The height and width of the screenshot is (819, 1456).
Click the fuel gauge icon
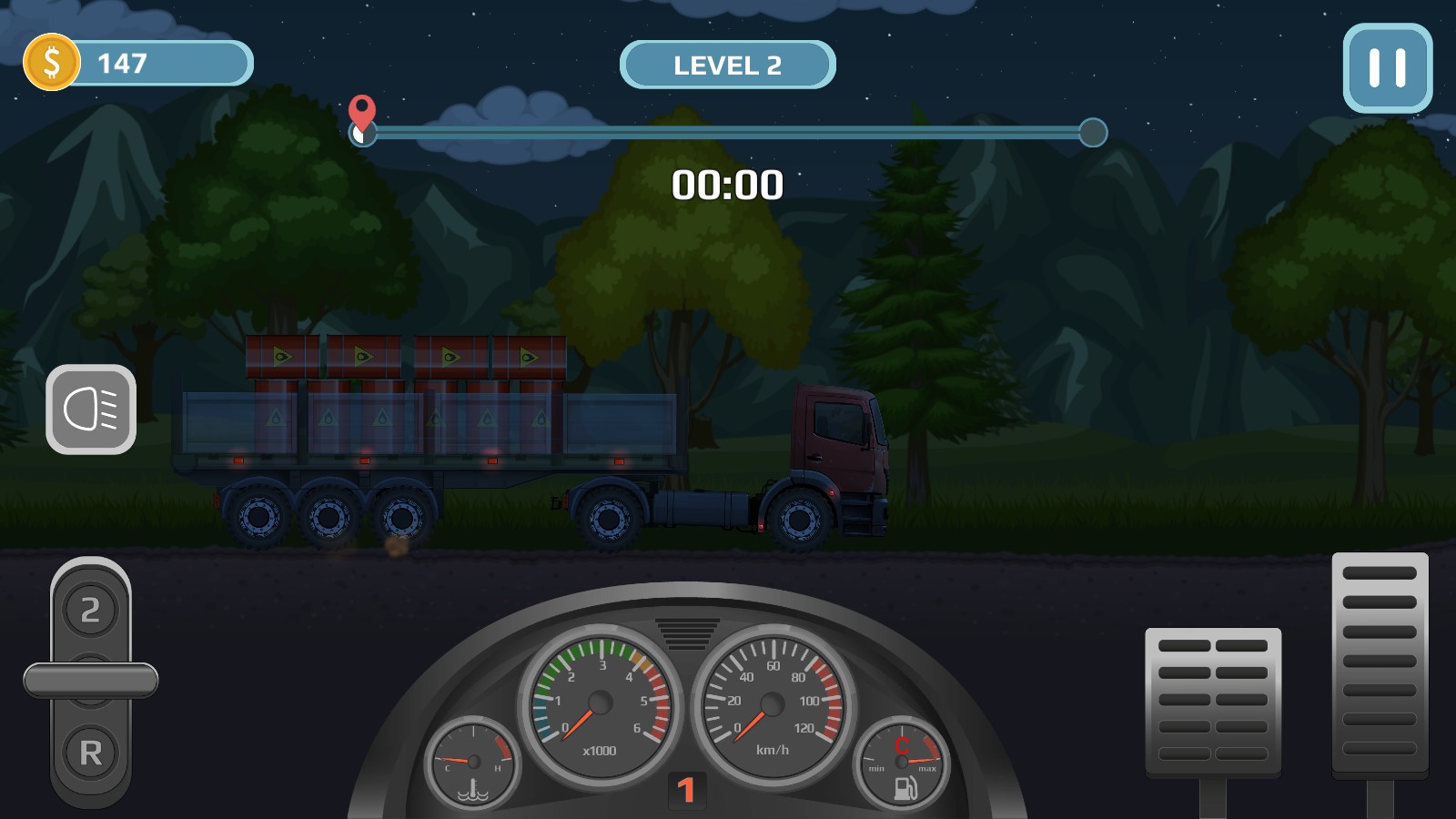pyautogui.click(x=901, y=764)
